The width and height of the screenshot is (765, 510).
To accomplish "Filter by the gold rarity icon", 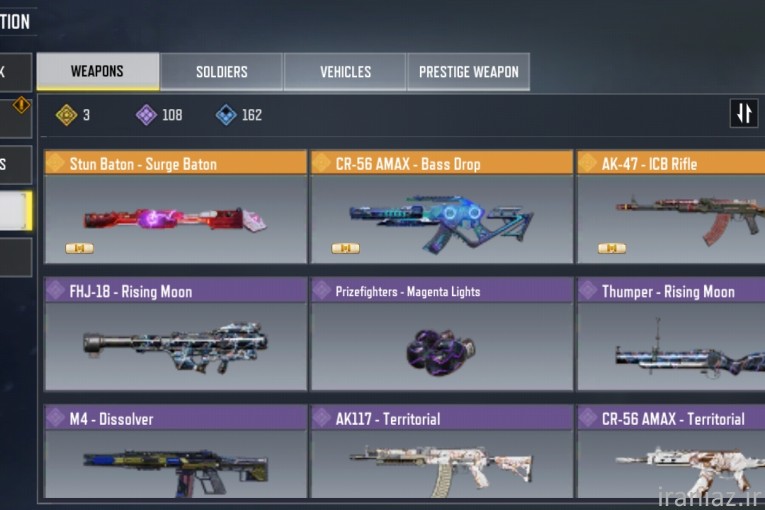I will [67, 115].
